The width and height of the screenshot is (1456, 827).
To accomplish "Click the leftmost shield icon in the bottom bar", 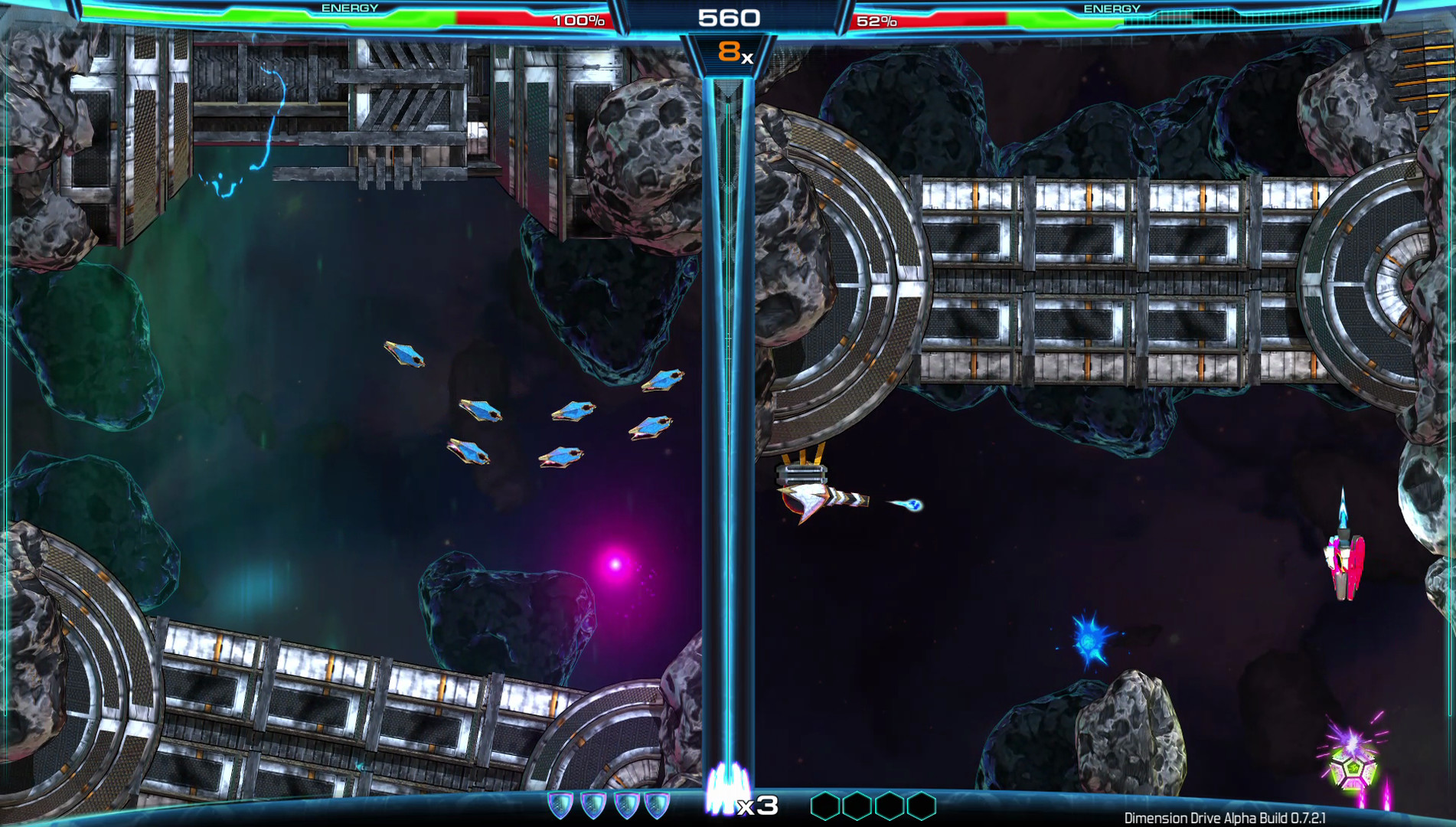I will (560, 806).
